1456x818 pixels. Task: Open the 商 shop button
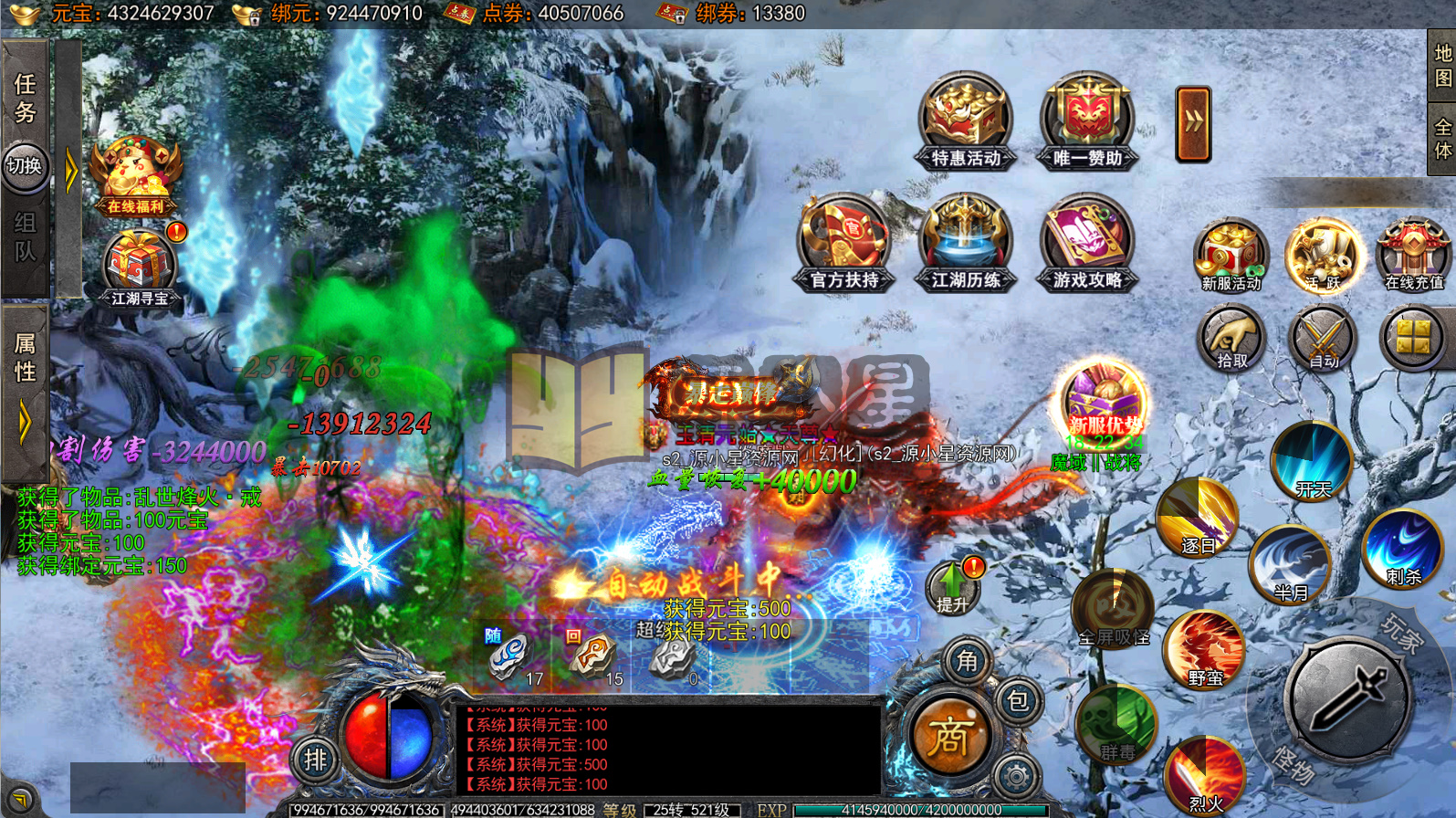(x=948, y=737)
